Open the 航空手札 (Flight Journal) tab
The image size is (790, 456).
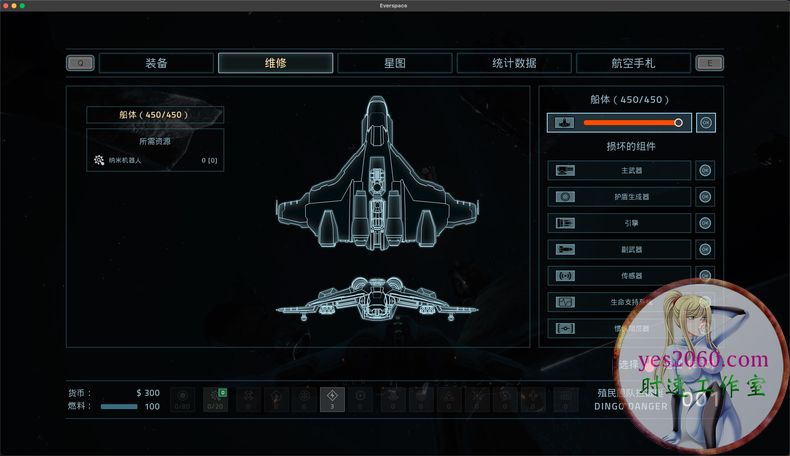pyautogui.click(x=634, y=63)
